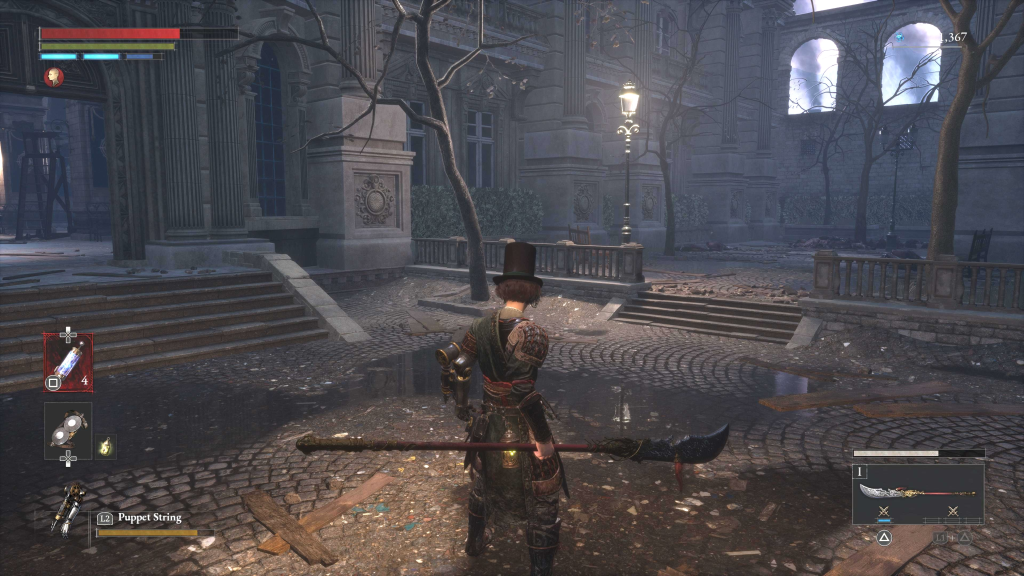Click the left crossed-swords Fable Art icon
This screenshot has height=576, width=1024.
tap(883, 512)
